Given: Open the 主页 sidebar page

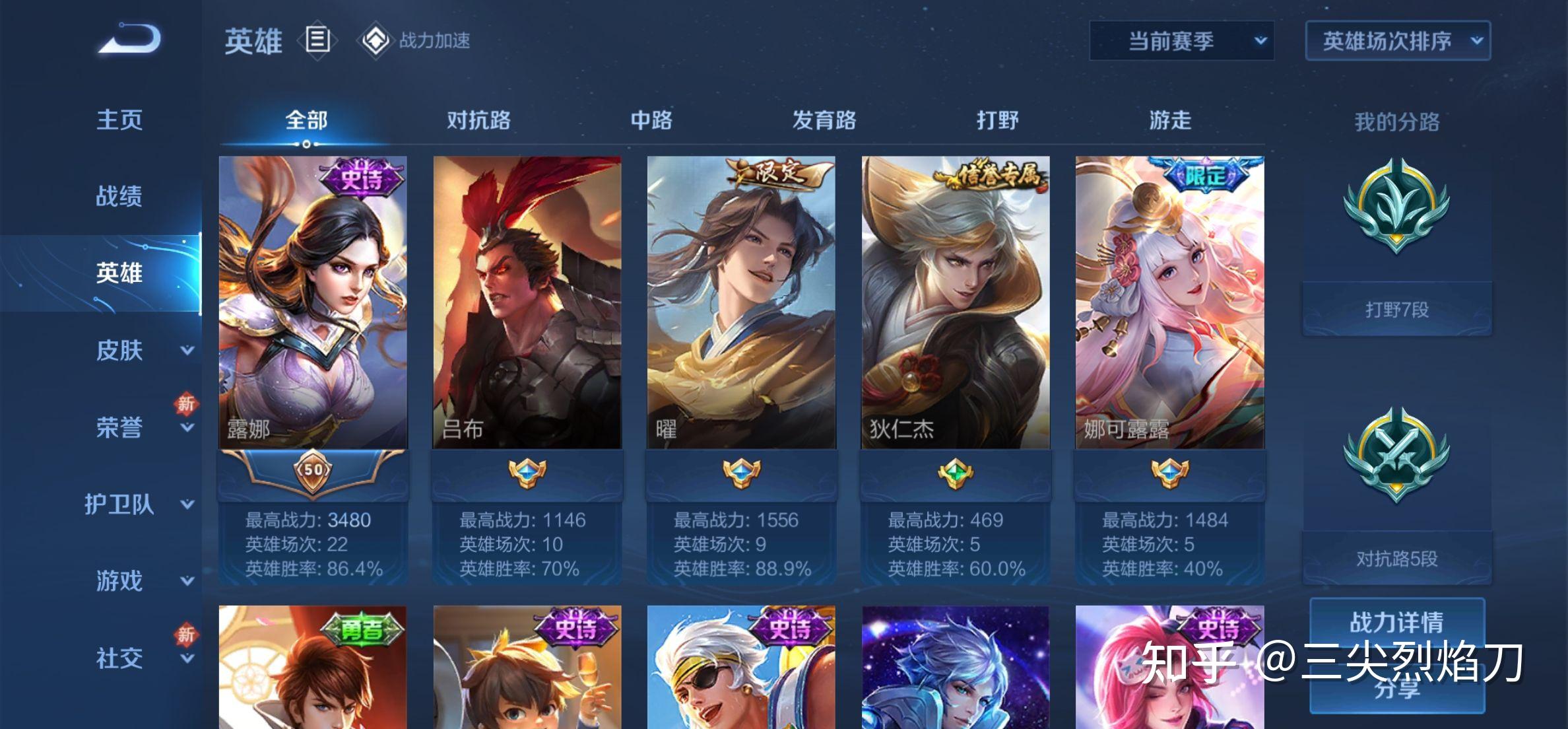Looking at the screenshot, I should (x=119, y=120).
